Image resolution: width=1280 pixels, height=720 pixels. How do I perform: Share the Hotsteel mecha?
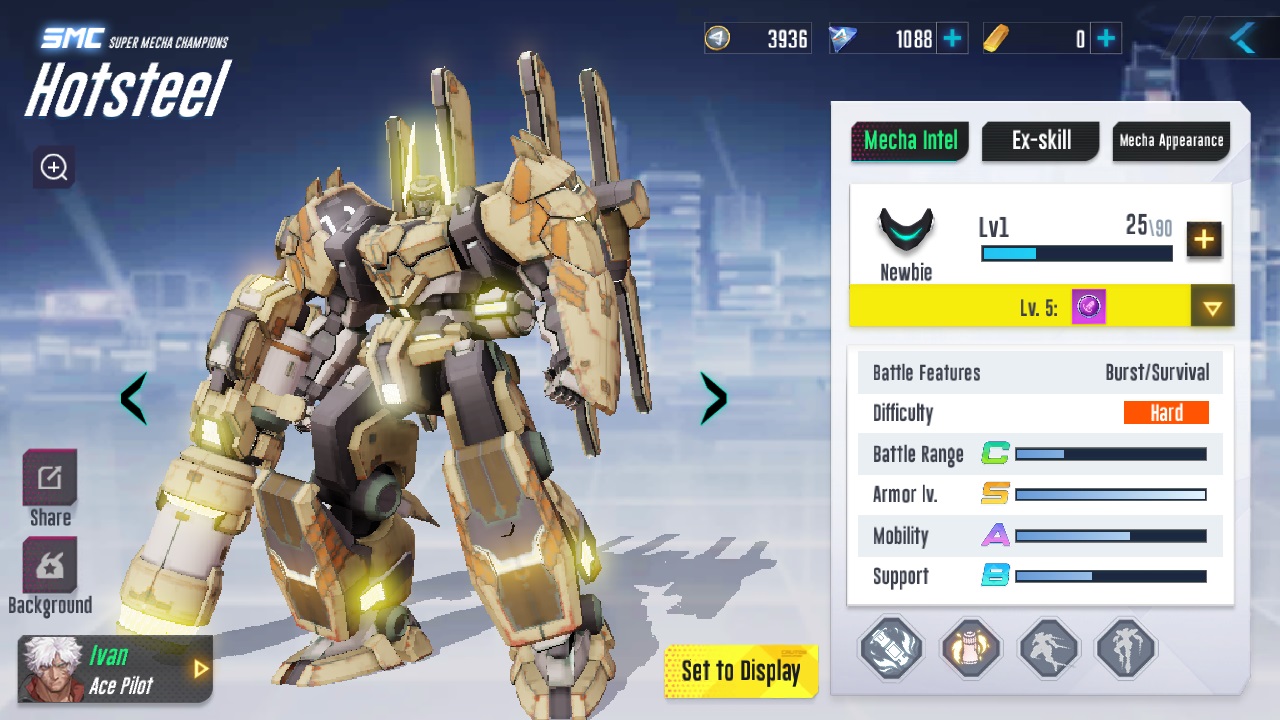tap(50, 488)
